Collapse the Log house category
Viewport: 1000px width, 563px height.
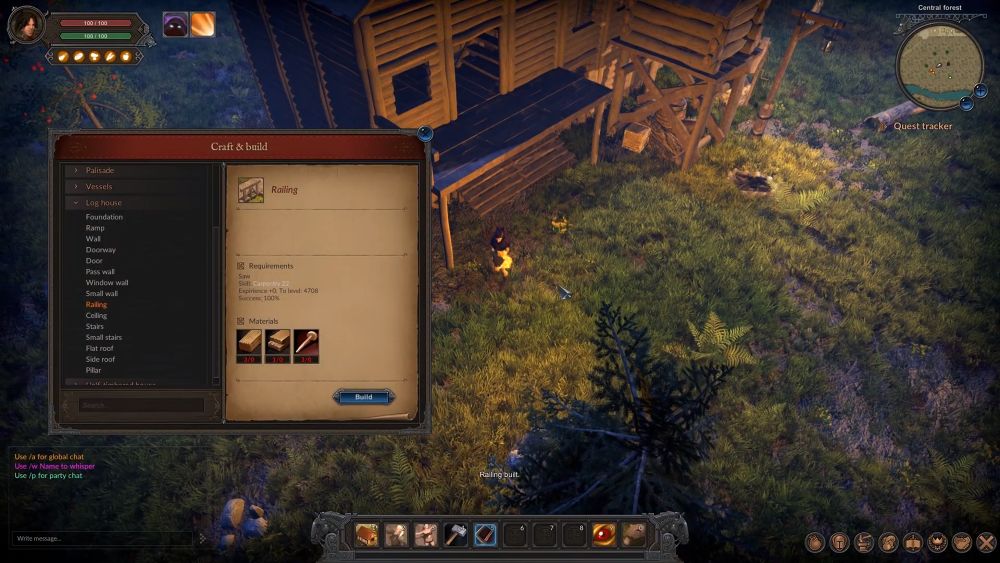(x=103, y=203)
